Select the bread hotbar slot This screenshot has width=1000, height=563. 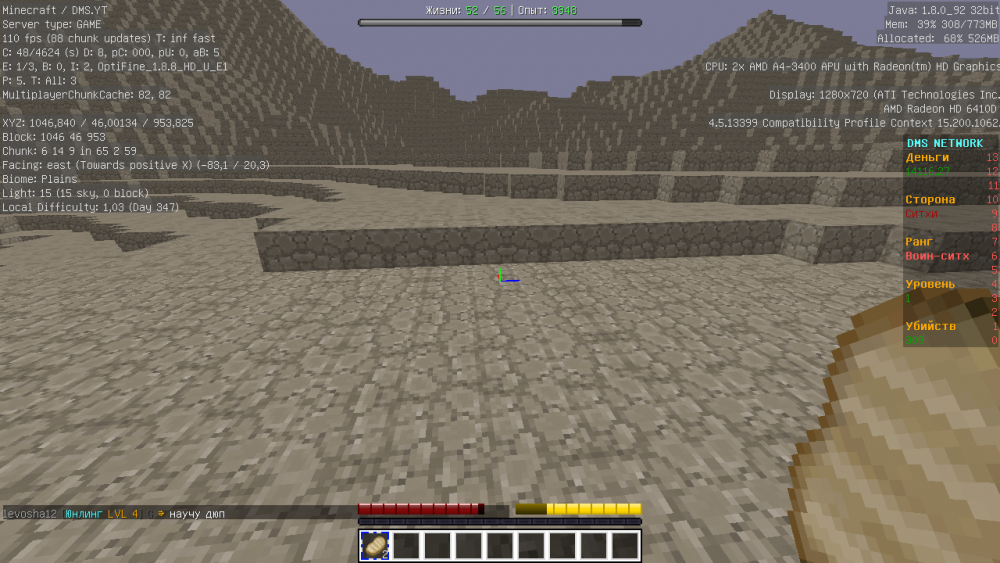(375, 545)
